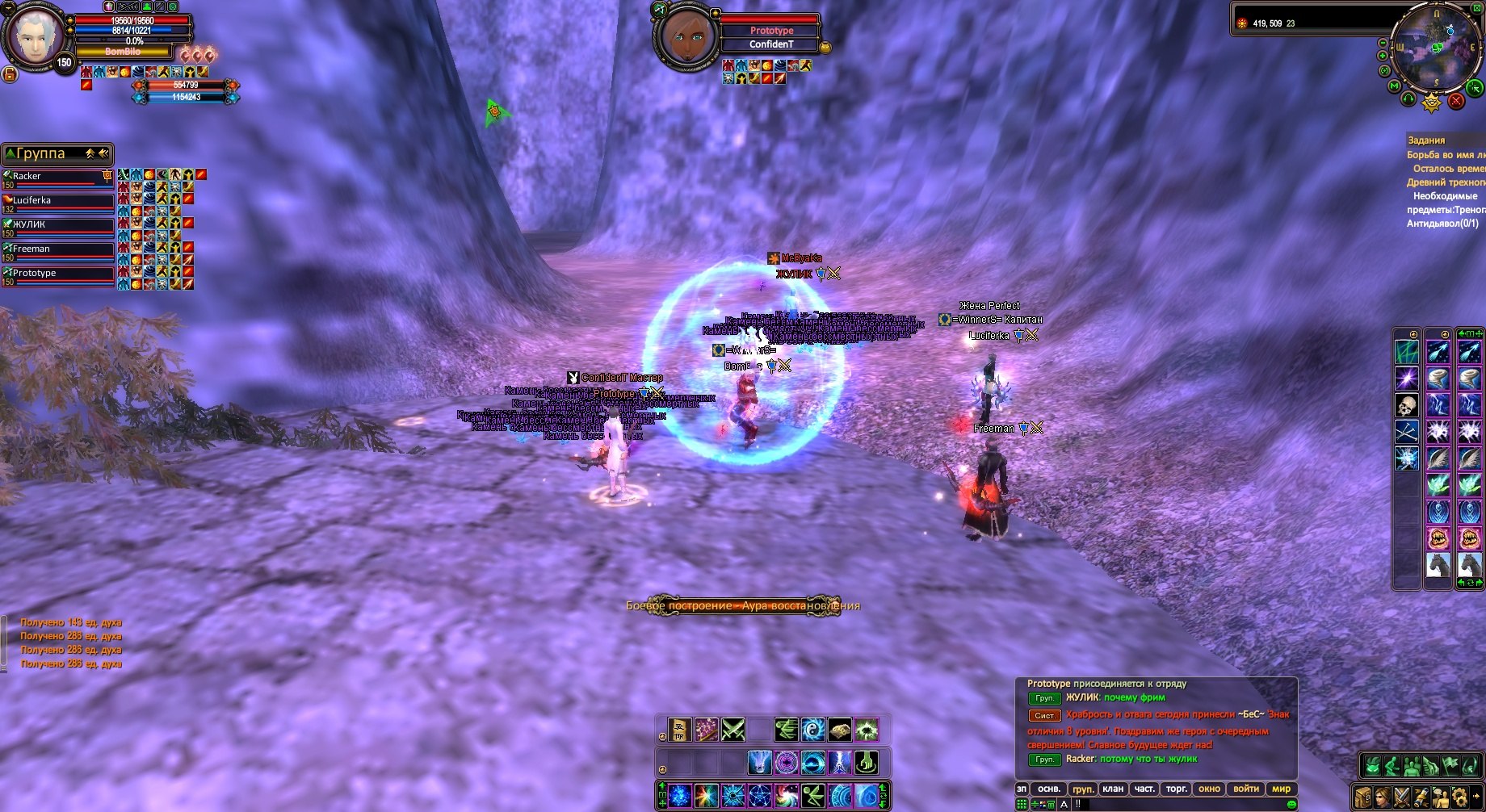Open the chat emoticon smiley menu
Image resolution: width=1486 pixels, height=812 pixels.
1291,804
